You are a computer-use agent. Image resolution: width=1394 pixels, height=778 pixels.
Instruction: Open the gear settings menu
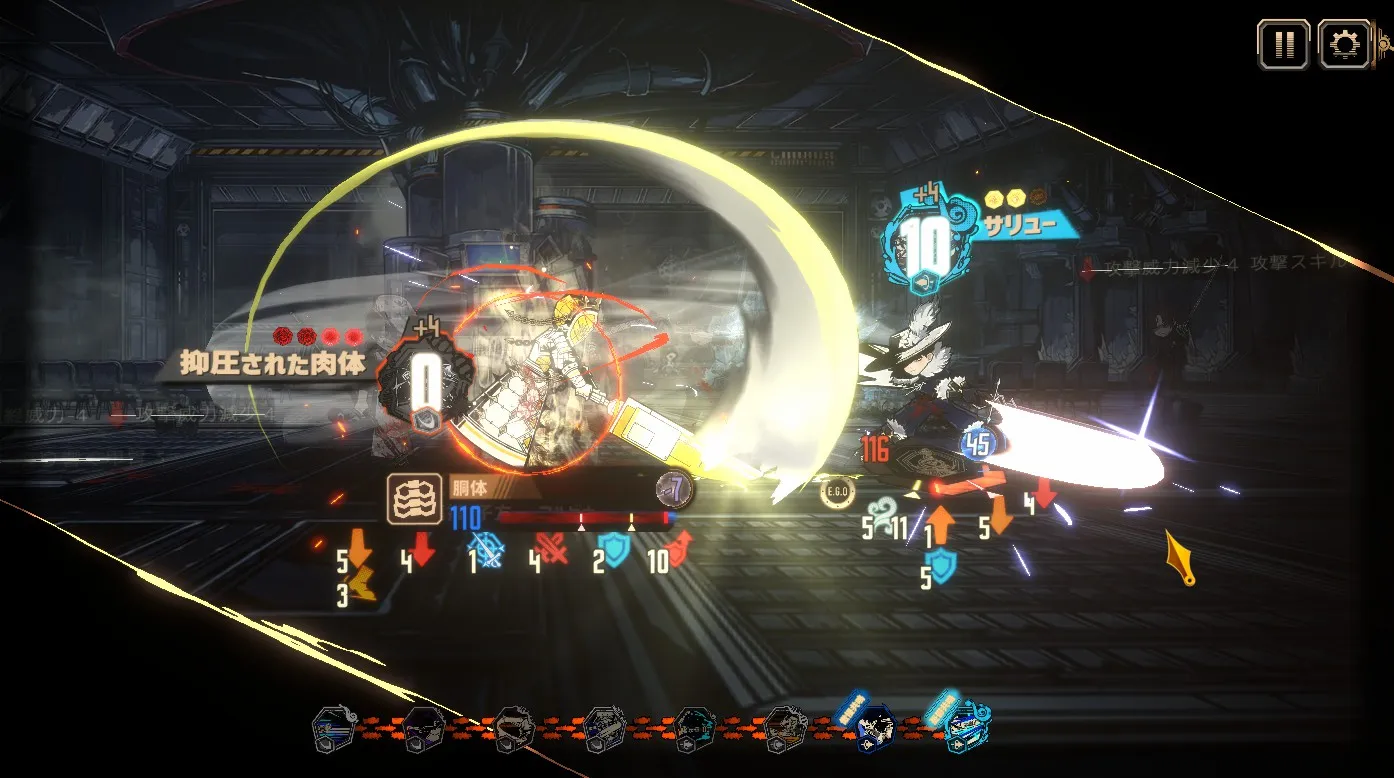(1344, 44)
